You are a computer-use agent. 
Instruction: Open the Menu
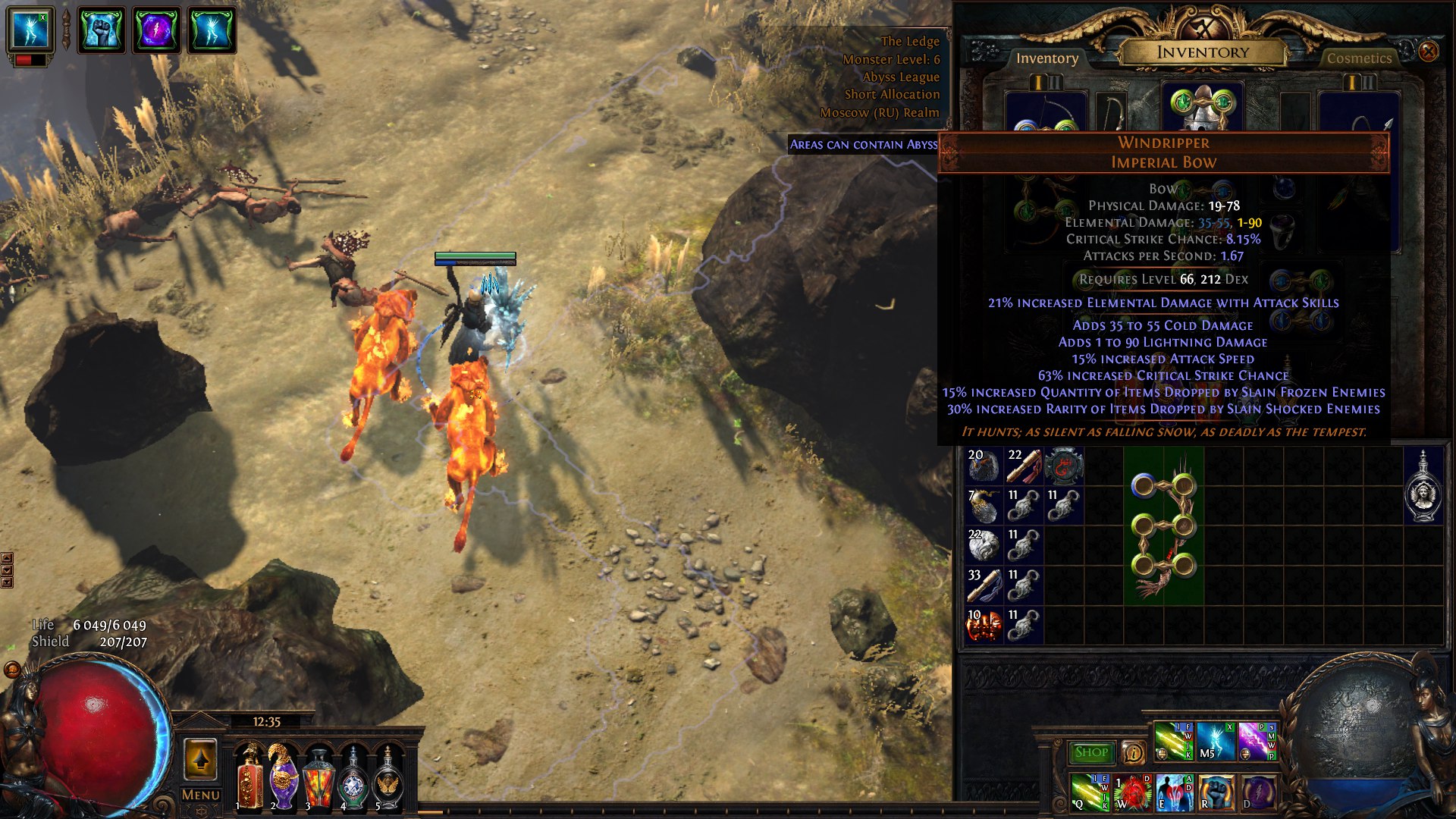pyautogui.click(x=200, y=795)
